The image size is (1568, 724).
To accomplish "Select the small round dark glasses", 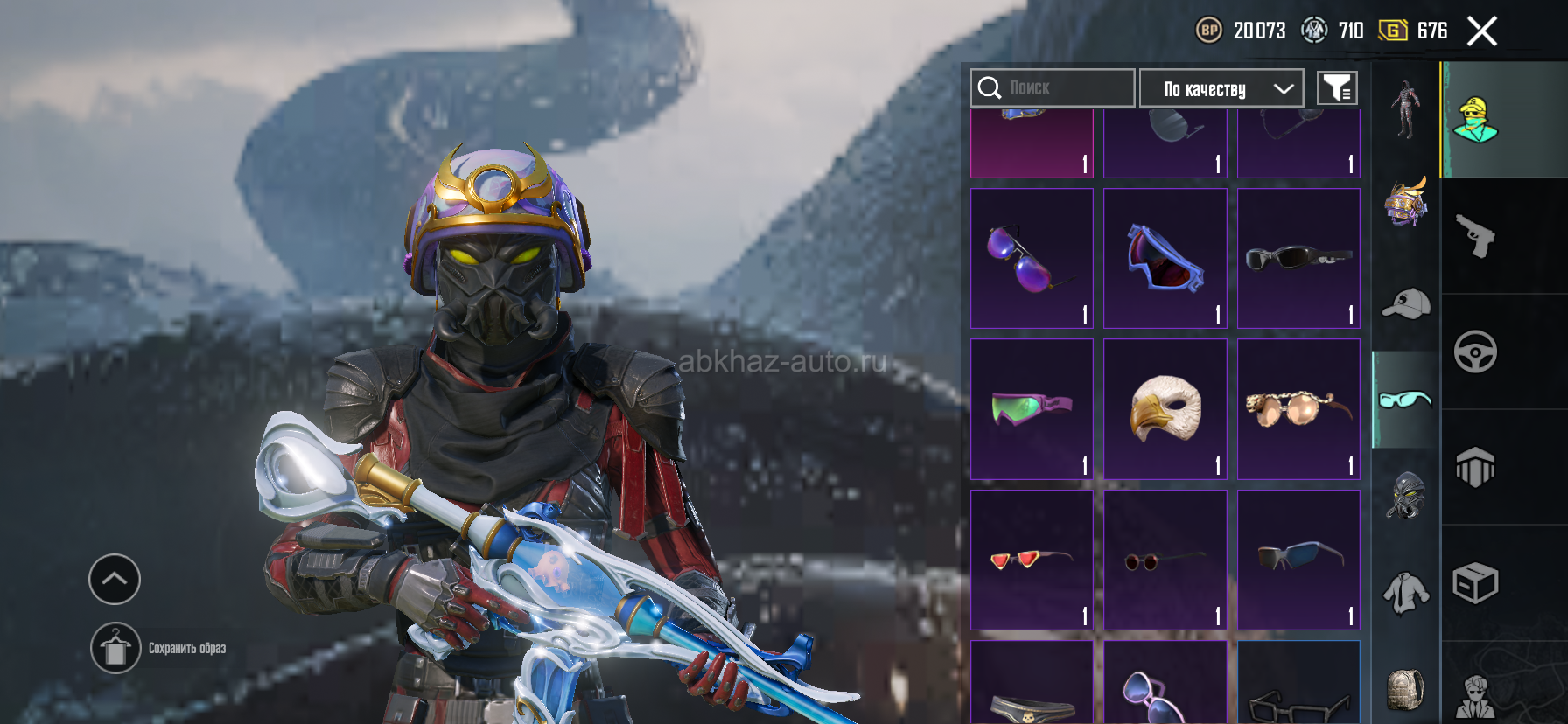I will coord(1165,560).
